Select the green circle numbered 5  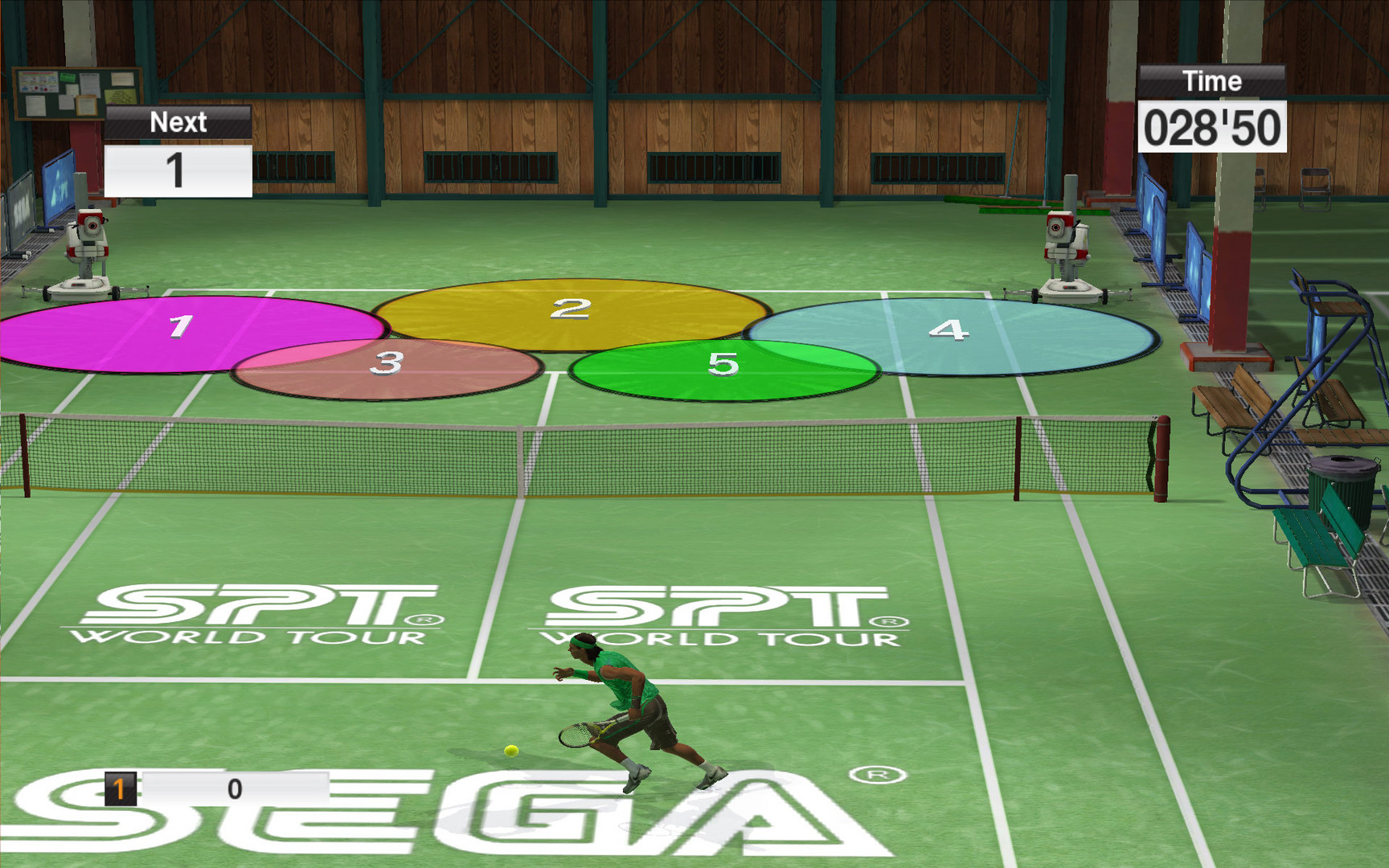tap(723, 366)
